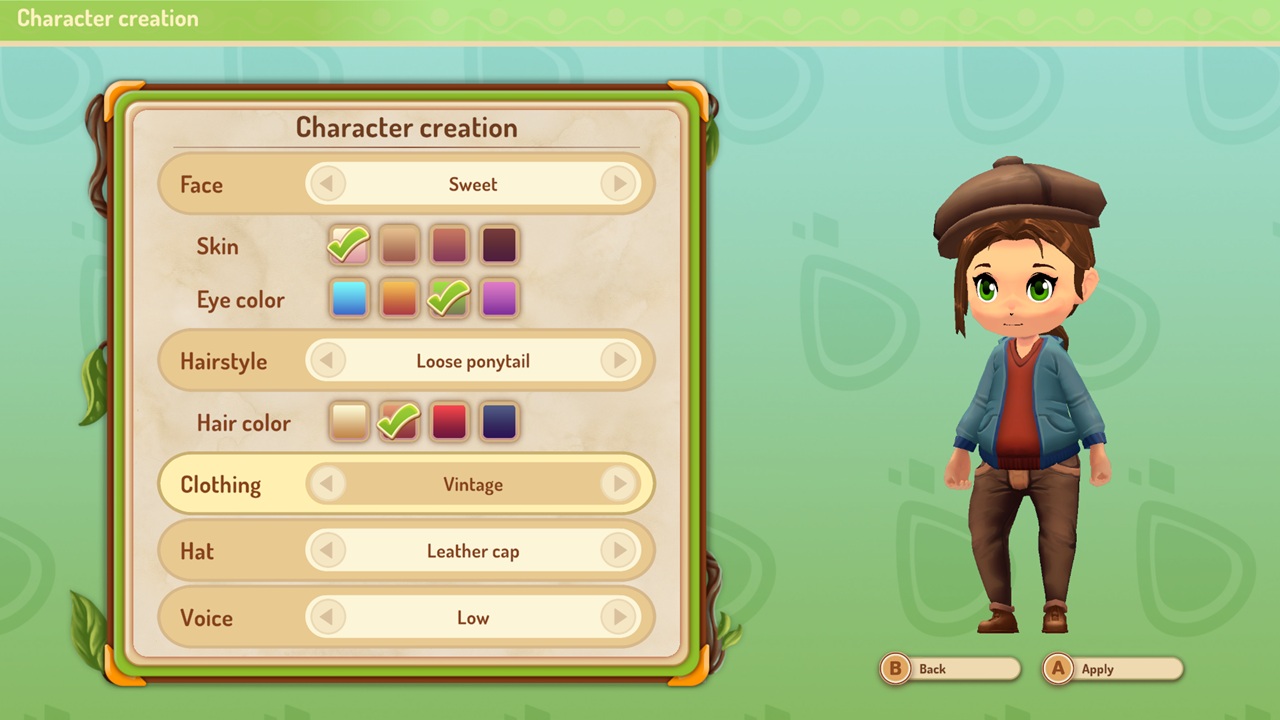Select the blonde Hair color swatch

click(x=348, y=422)
